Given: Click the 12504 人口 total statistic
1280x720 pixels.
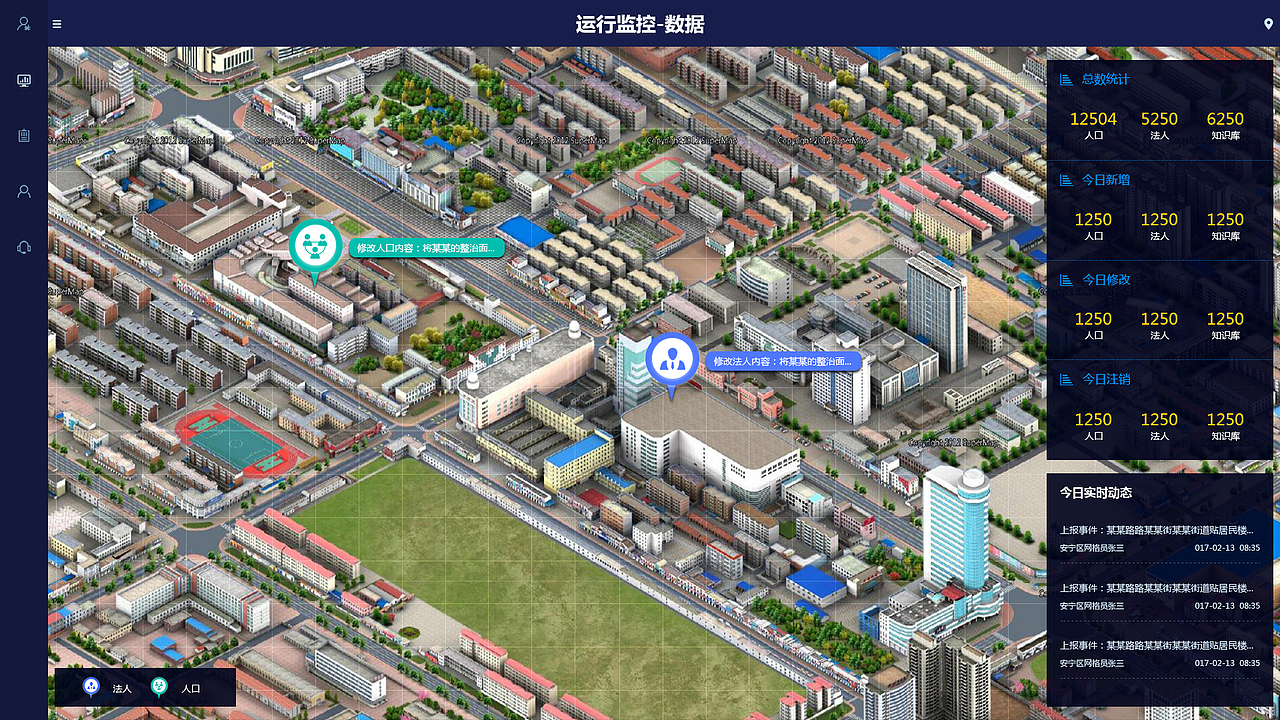Looking at the screenshot, I should (x=1092, y=124).
